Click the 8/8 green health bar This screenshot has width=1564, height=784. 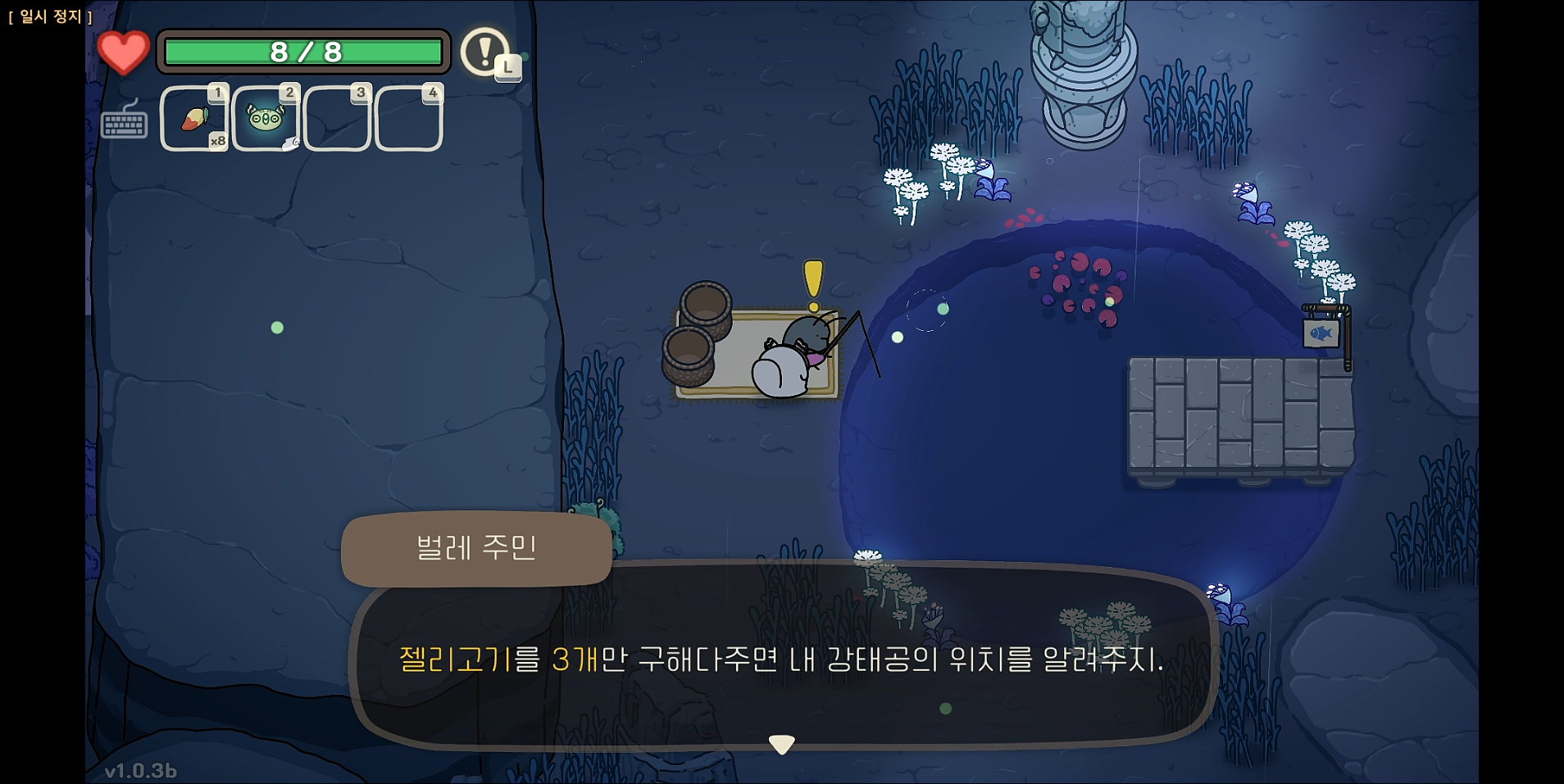pyautogui.click(x=303, y=52)
